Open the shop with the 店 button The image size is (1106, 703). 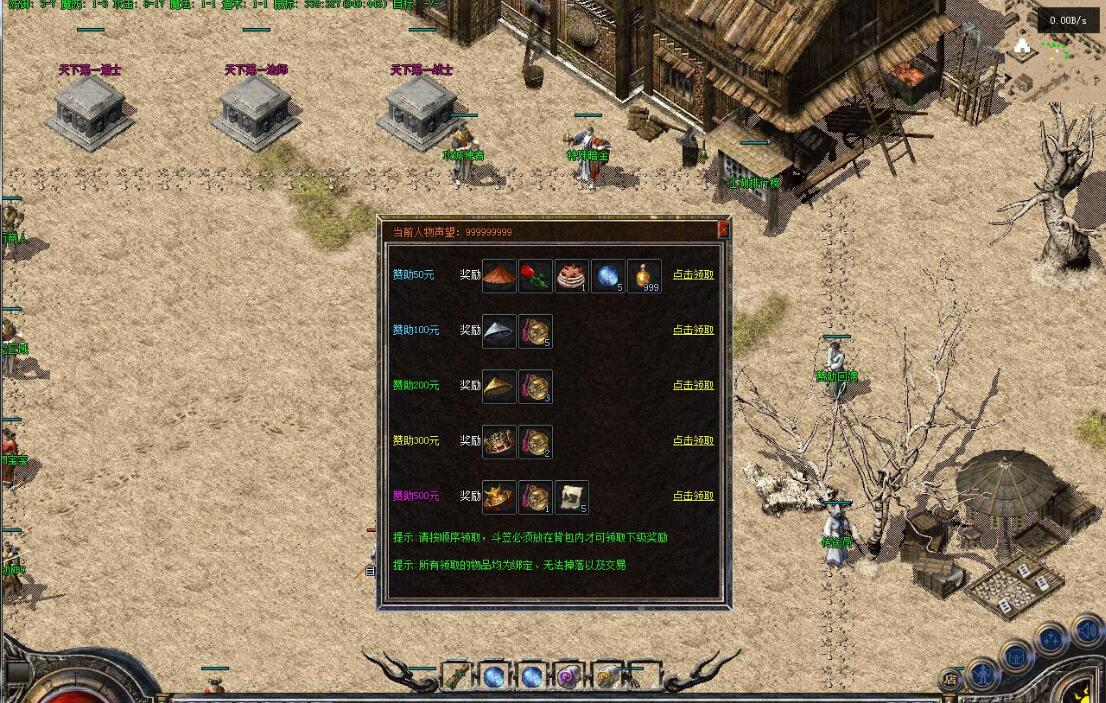pos(950,680)
